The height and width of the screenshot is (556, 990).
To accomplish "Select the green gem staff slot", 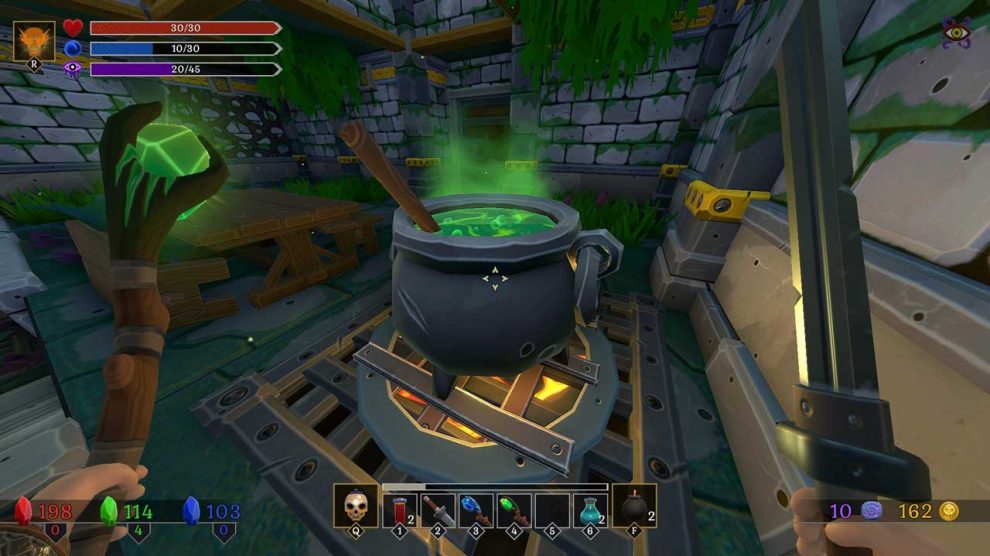I will coord(514,510).
